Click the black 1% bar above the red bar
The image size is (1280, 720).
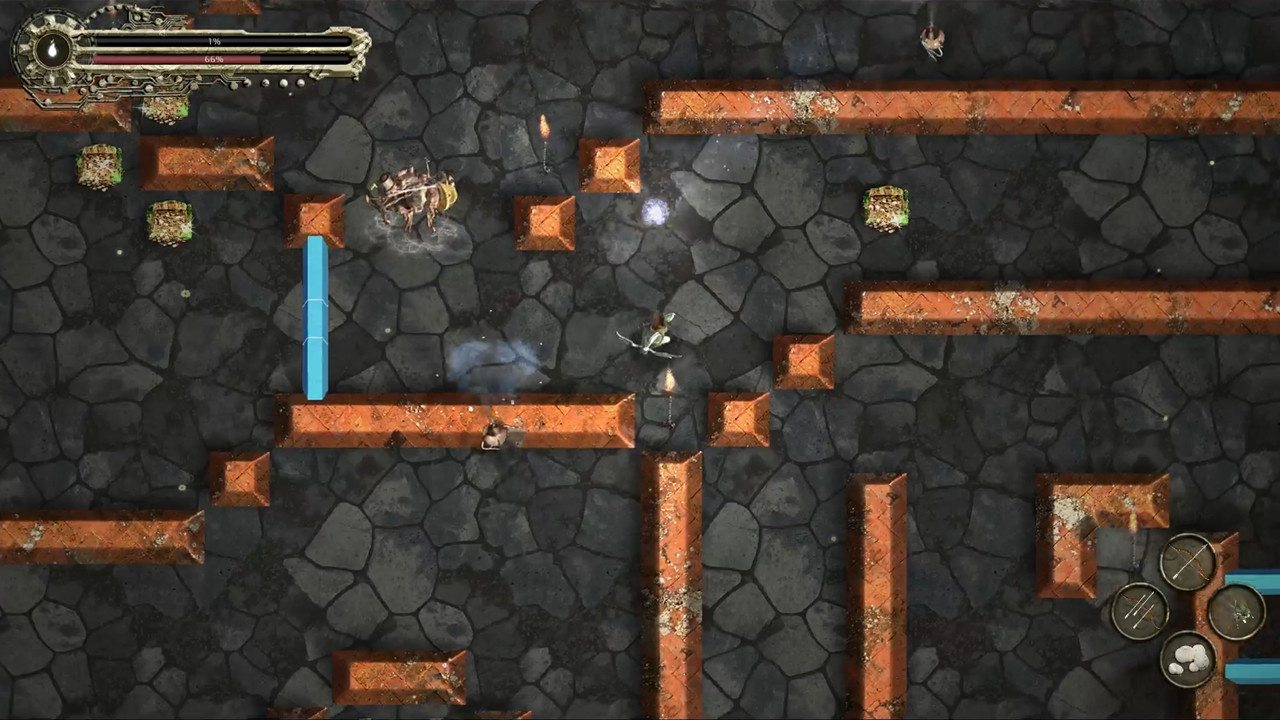[219, 41]
